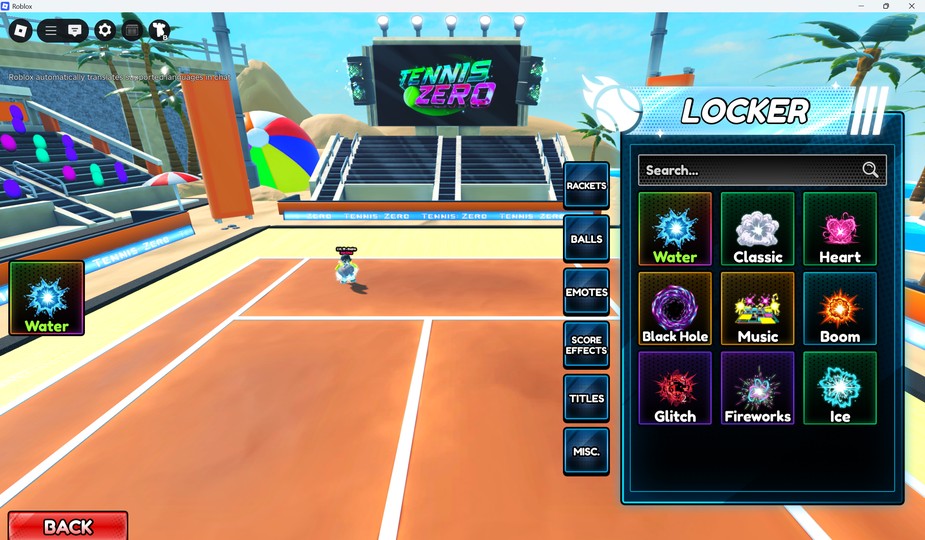Select the Boom effect tile

[x=840, y=309]
